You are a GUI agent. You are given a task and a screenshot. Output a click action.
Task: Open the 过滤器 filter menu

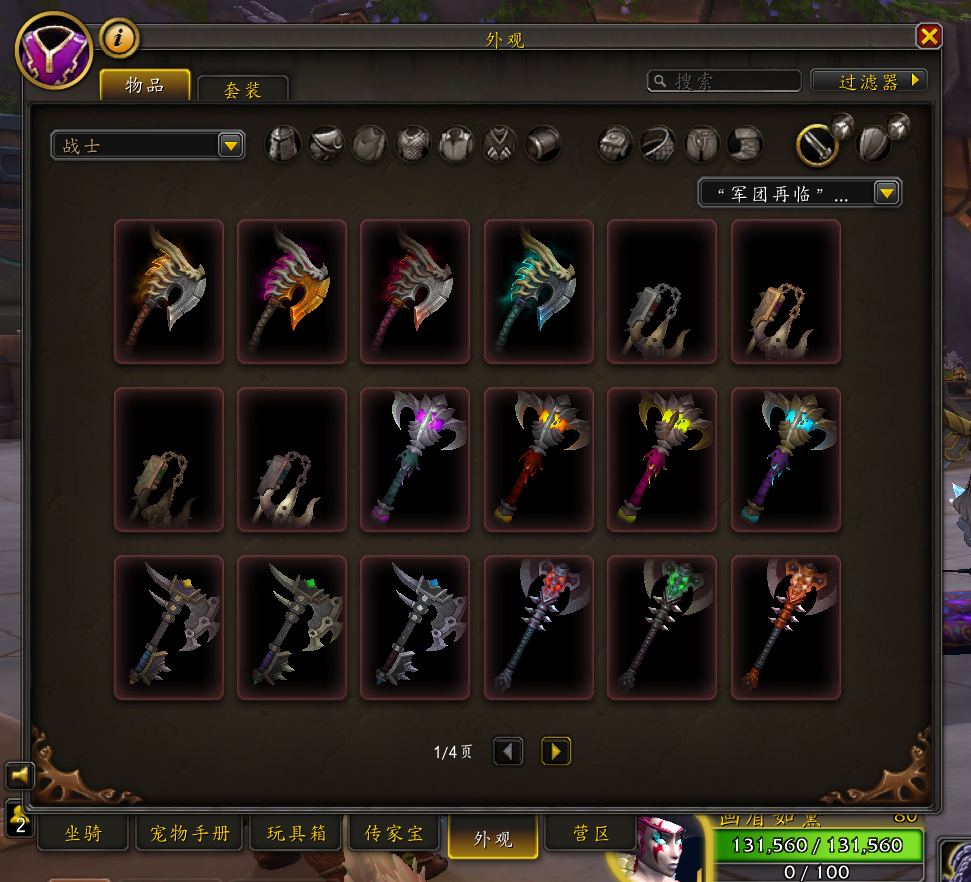868,81
